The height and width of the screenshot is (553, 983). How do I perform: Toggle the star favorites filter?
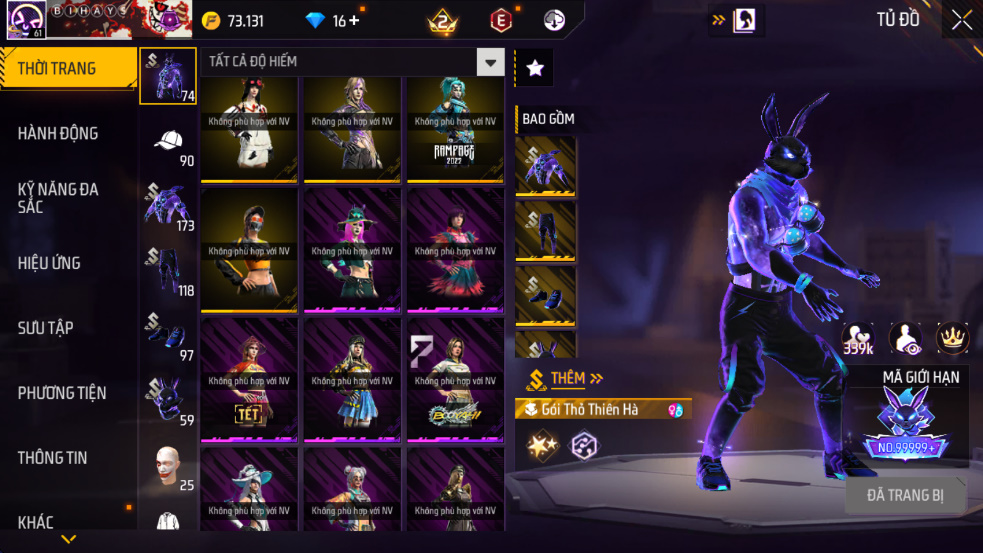coord(535,68)
